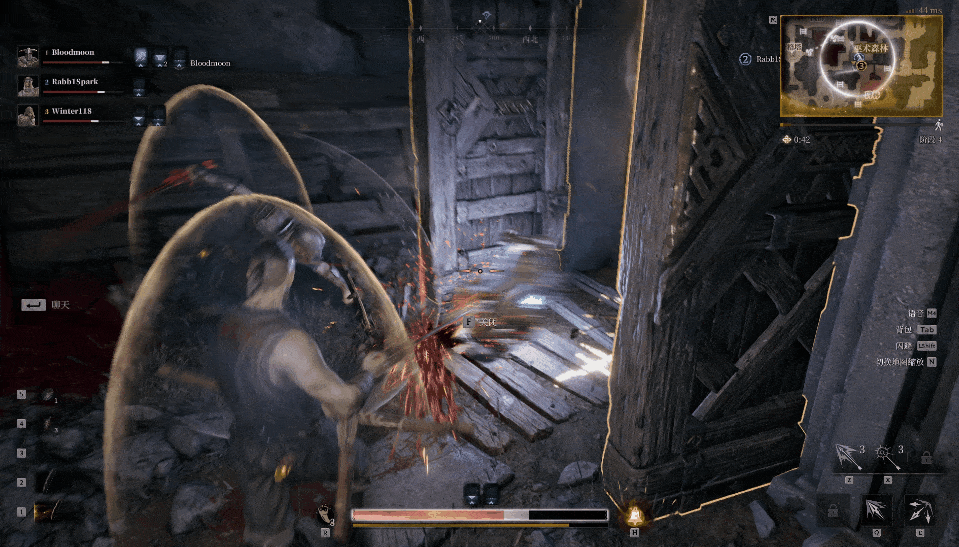
Task: Activate the arrow skill left of the corner
Action: [x=876, y=511]
